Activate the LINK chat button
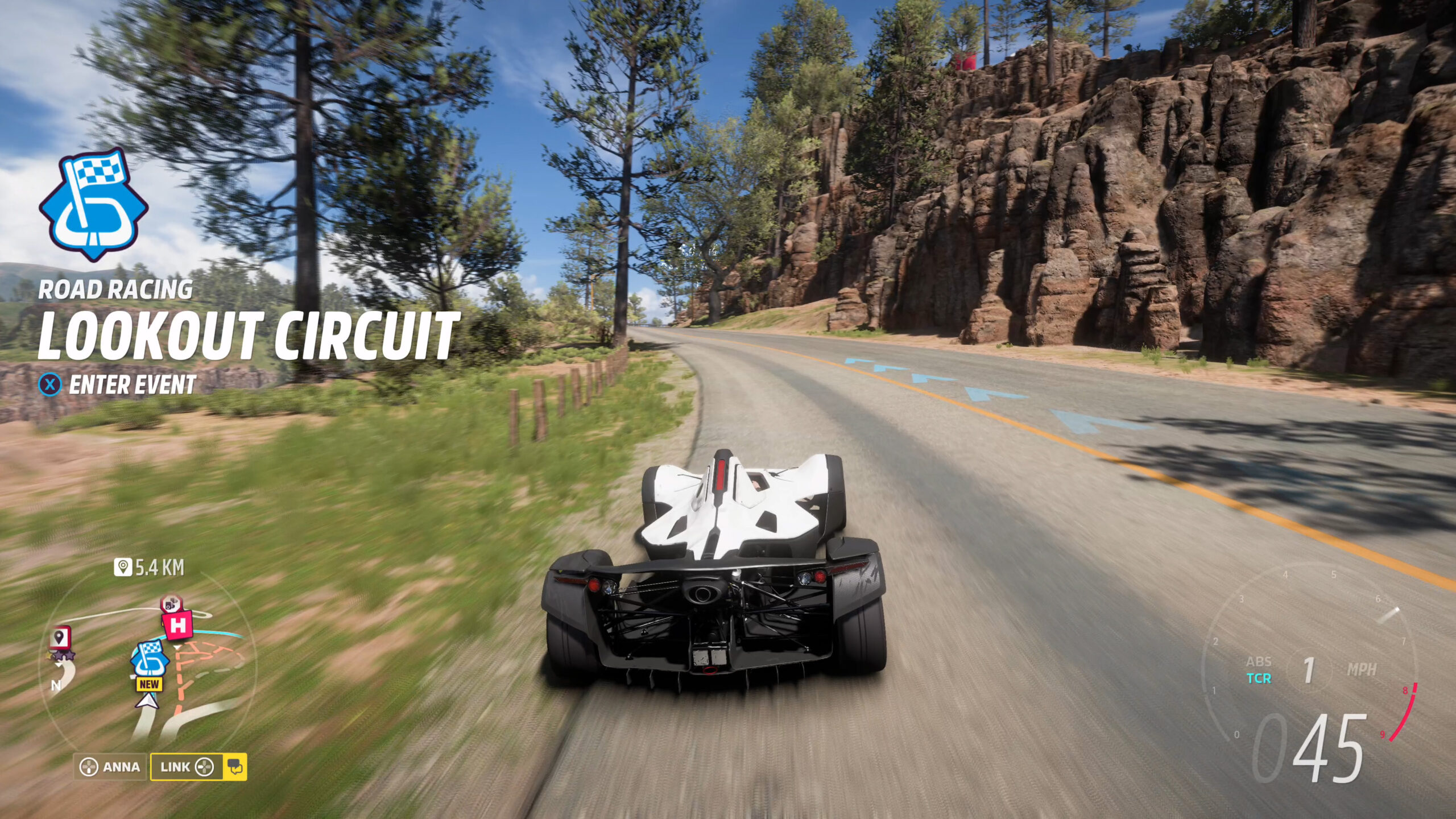Image resolution: width=1456 pixels, height=819 pixels. pos(198,767)
